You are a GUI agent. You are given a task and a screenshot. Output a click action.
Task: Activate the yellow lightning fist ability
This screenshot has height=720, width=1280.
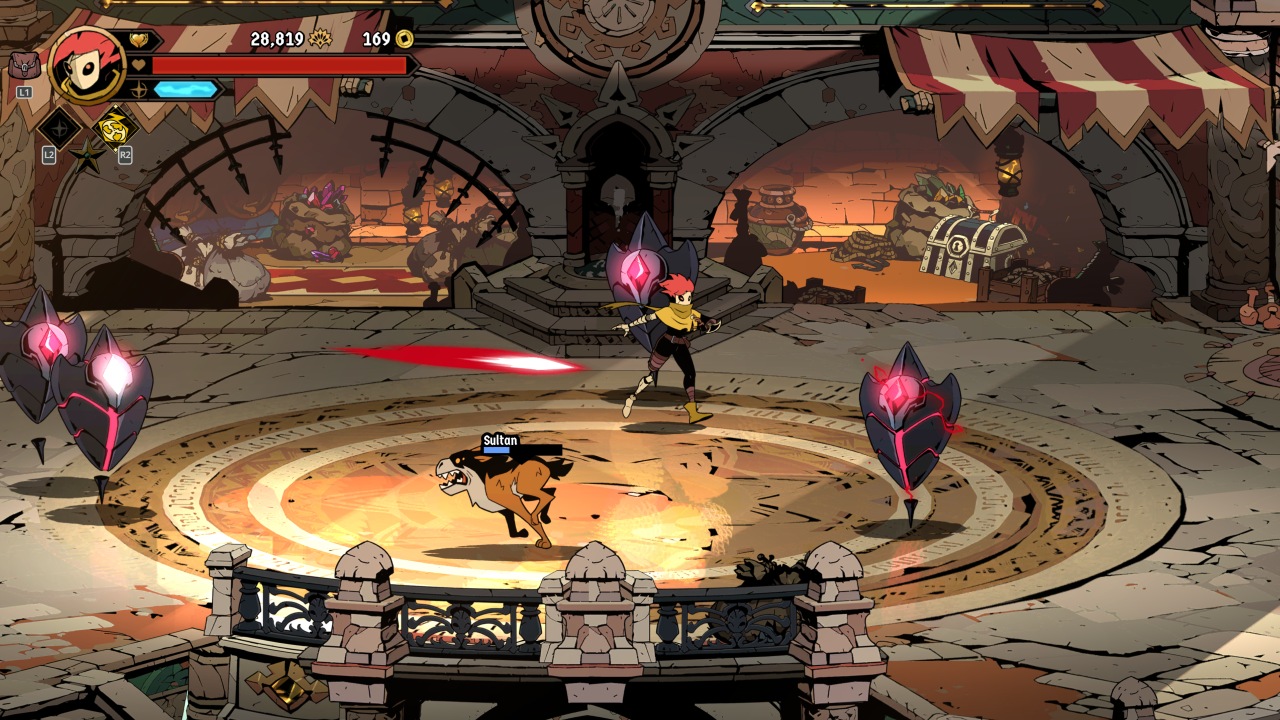(x=115, y=128)
